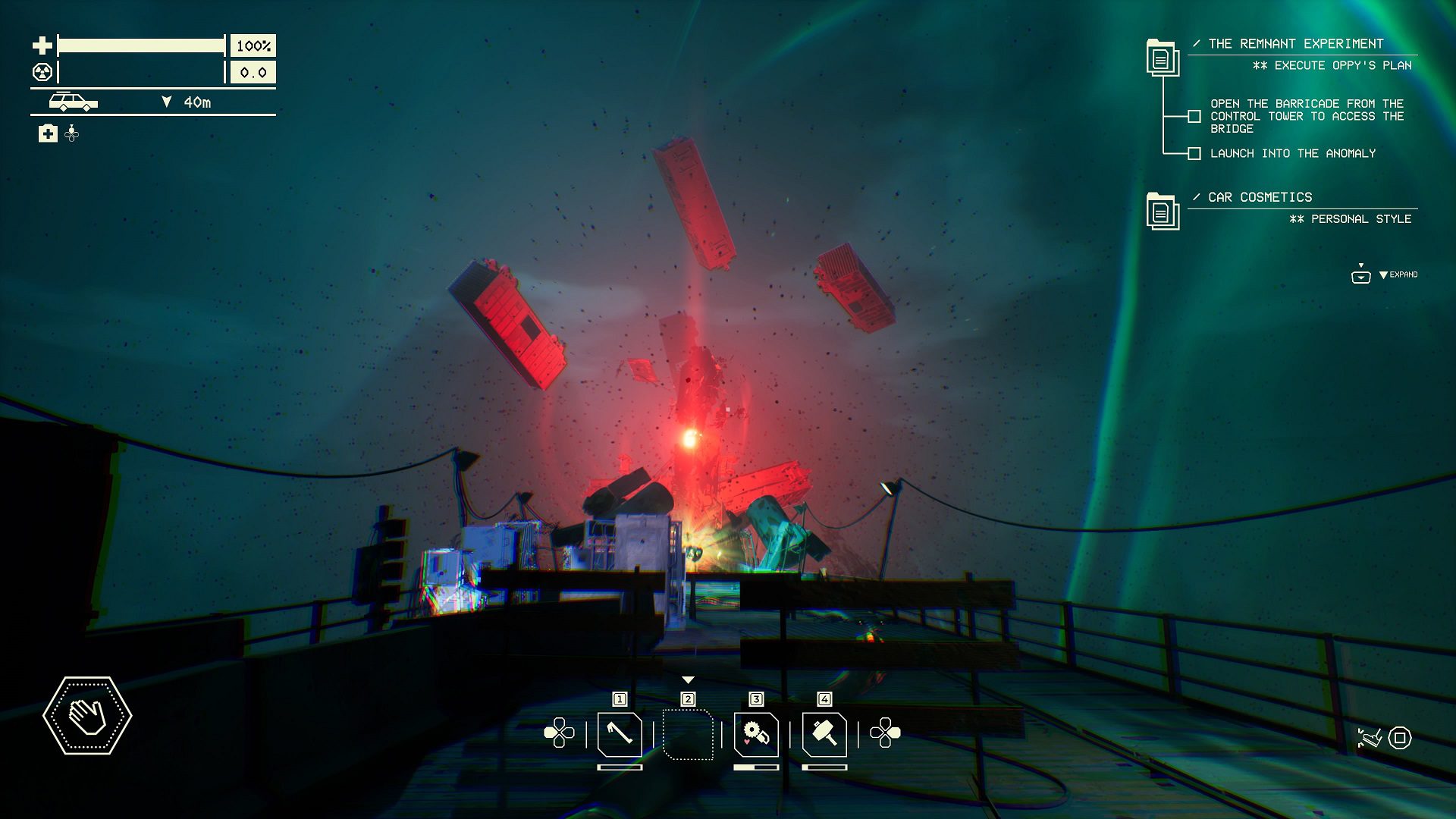
Task: Choose the hammer in hotbar slot 4
Action: click(824, 734)
